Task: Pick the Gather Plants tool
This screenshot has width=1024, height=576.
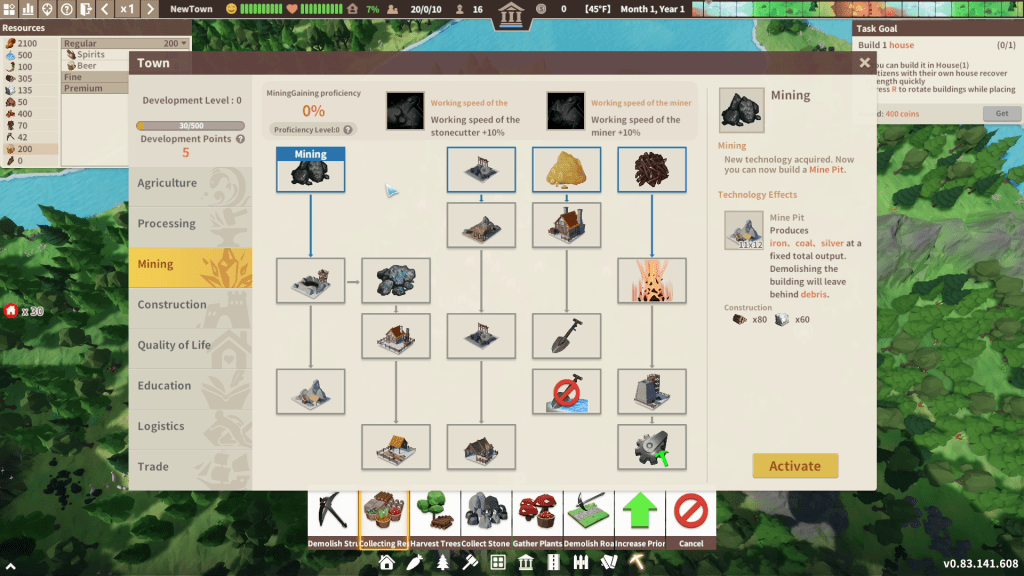Action: coord(538,518)
